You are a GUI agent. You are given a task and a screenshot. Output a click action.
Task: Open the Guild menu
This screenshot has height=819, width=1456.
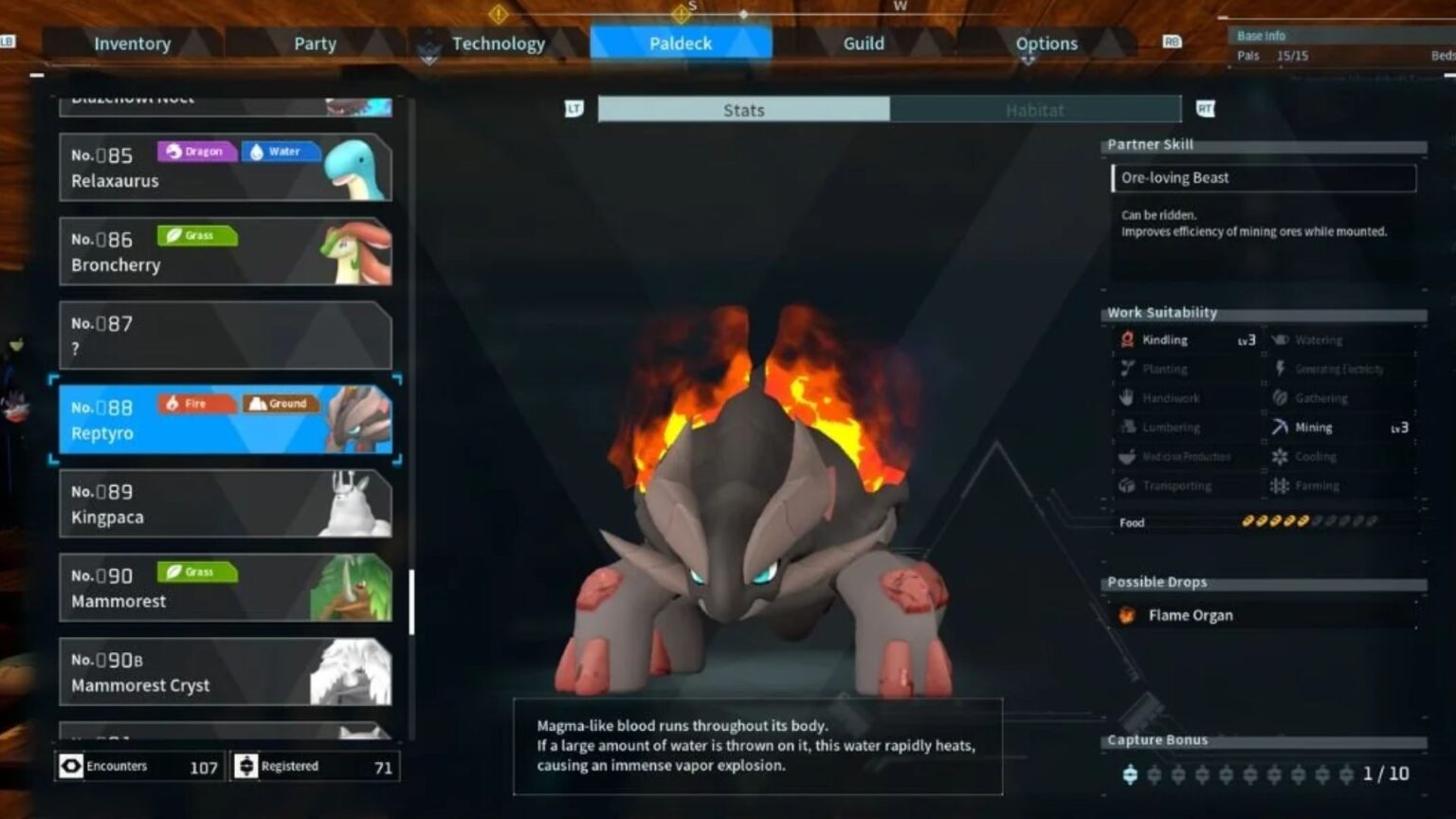tap(863, 43)
